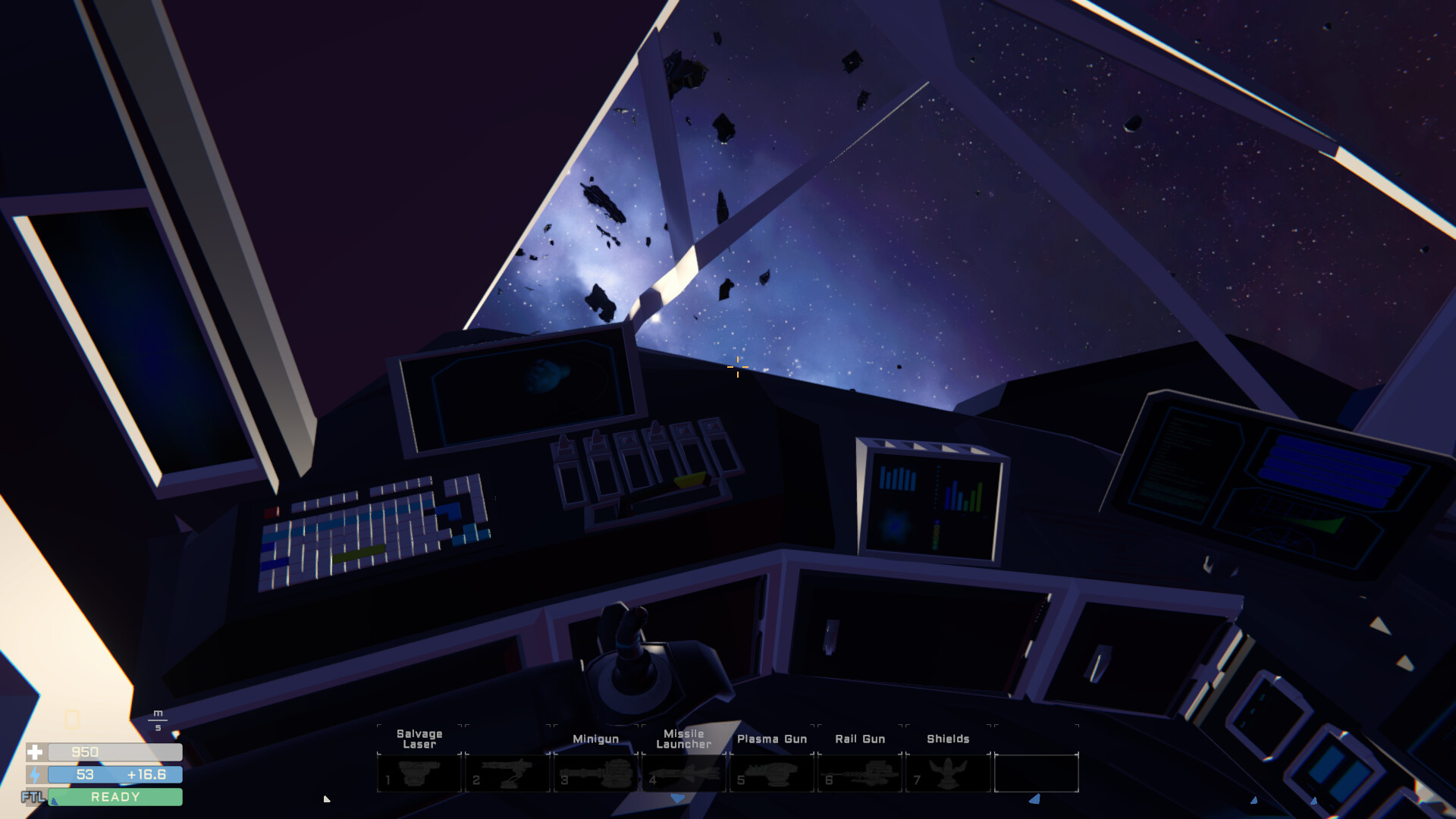Select the Minigun in slot 3

click(595, 772)
